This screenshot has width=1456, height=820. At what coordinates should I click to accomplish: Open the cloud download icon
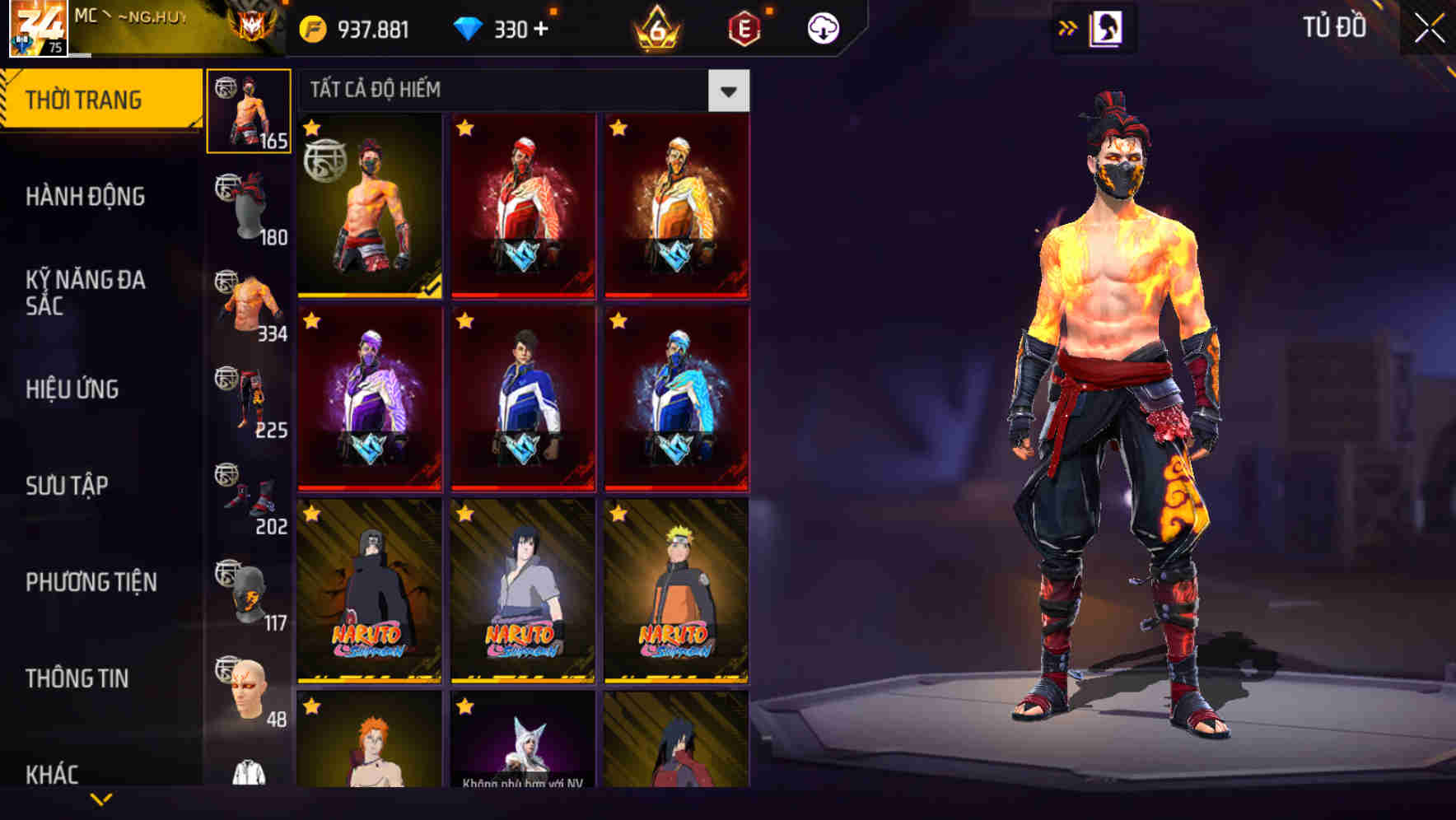tap(822, 27)
